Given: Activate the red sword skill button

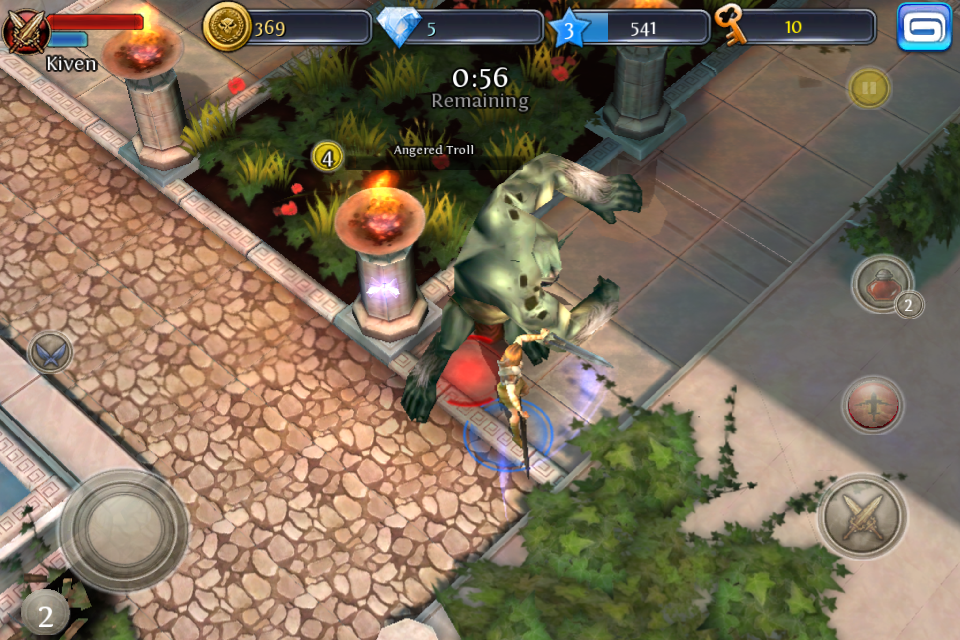Looking at the screenshot, I should (x=872, y=405).
